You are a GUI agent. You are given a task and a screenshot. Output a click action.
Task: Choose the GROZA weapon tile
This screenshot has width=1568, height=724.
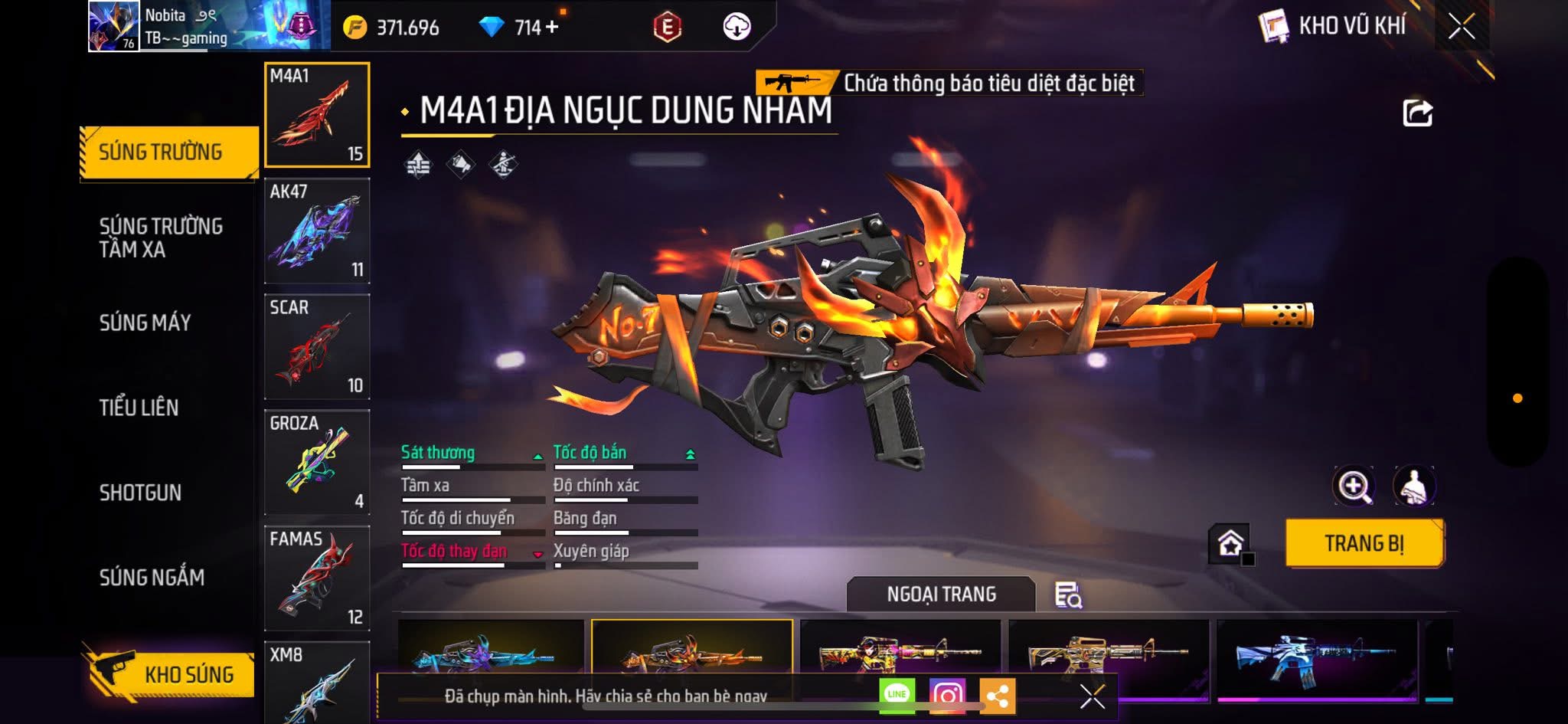317,462
